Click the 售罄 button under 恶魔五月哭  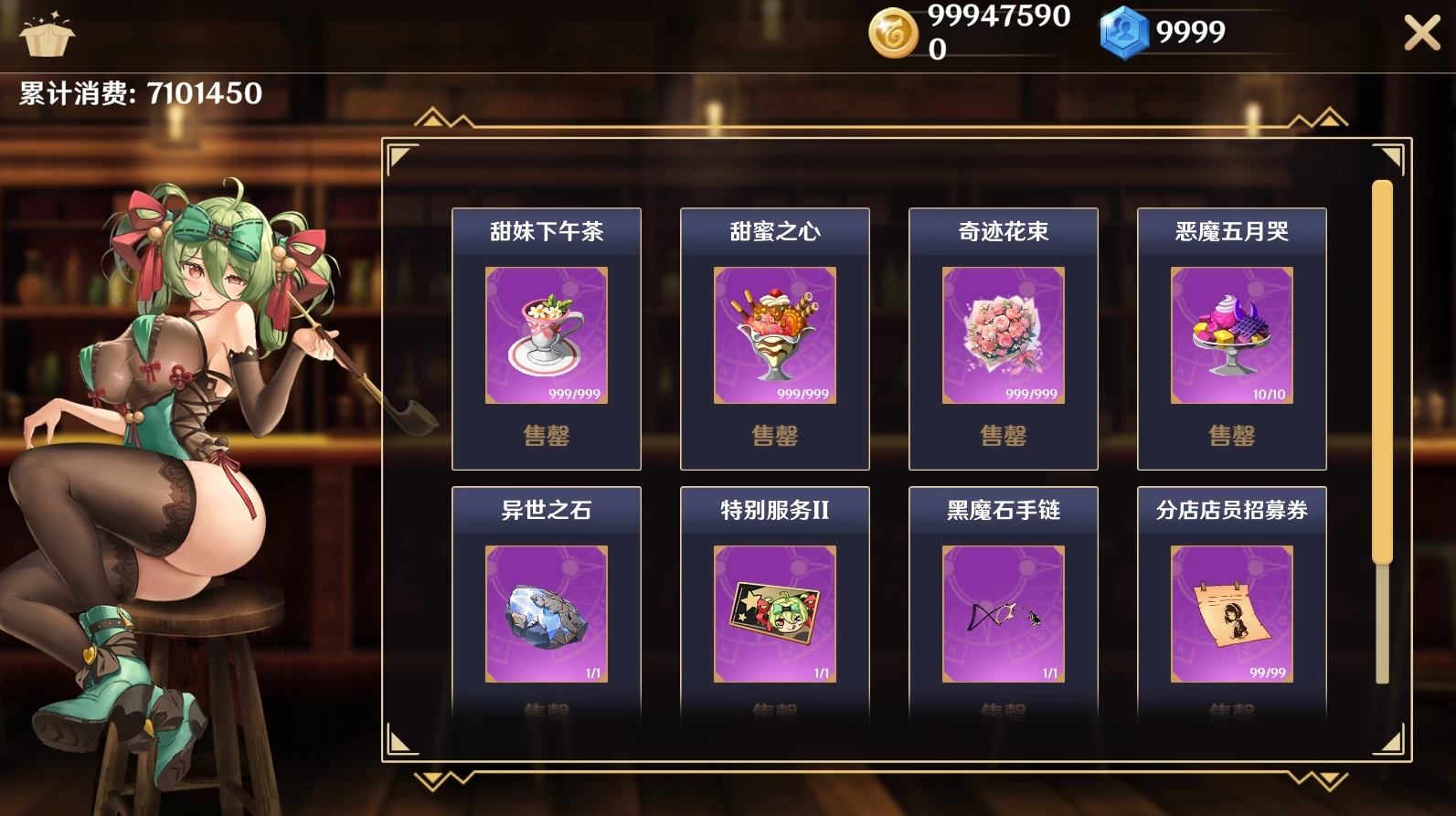[1231, 437]
